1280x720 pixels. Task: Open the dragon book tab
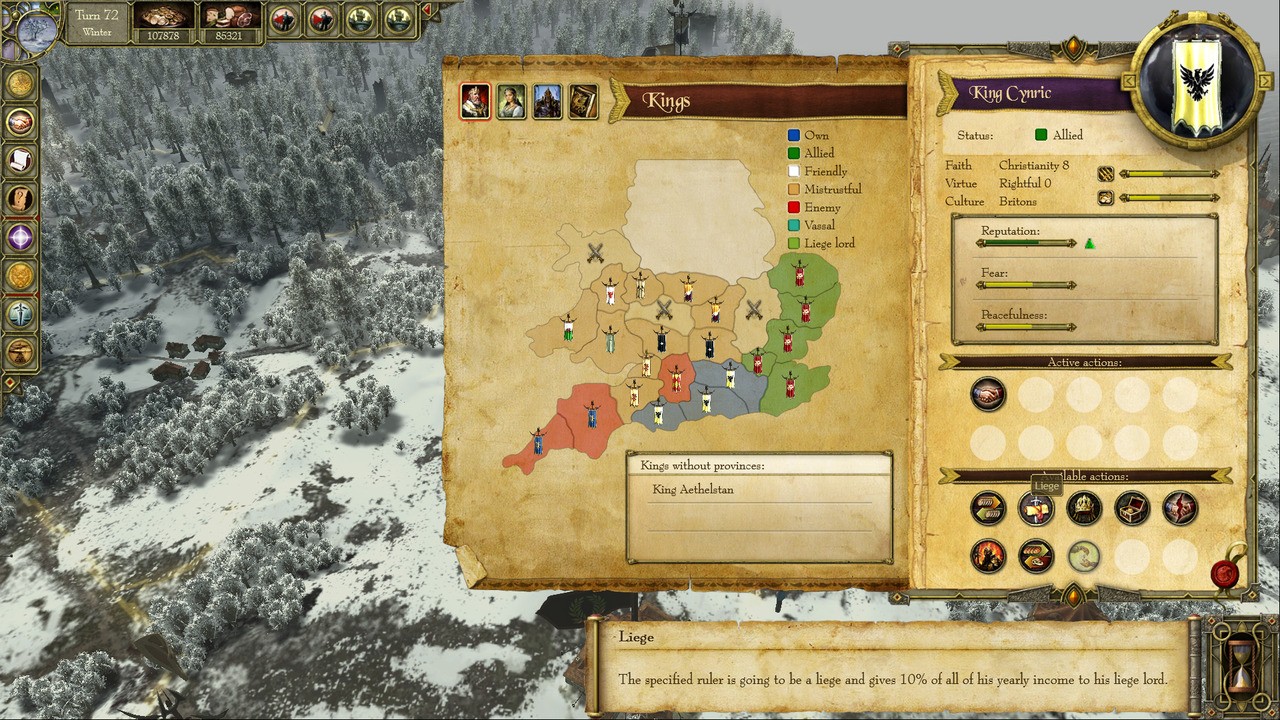coord(583,101)
